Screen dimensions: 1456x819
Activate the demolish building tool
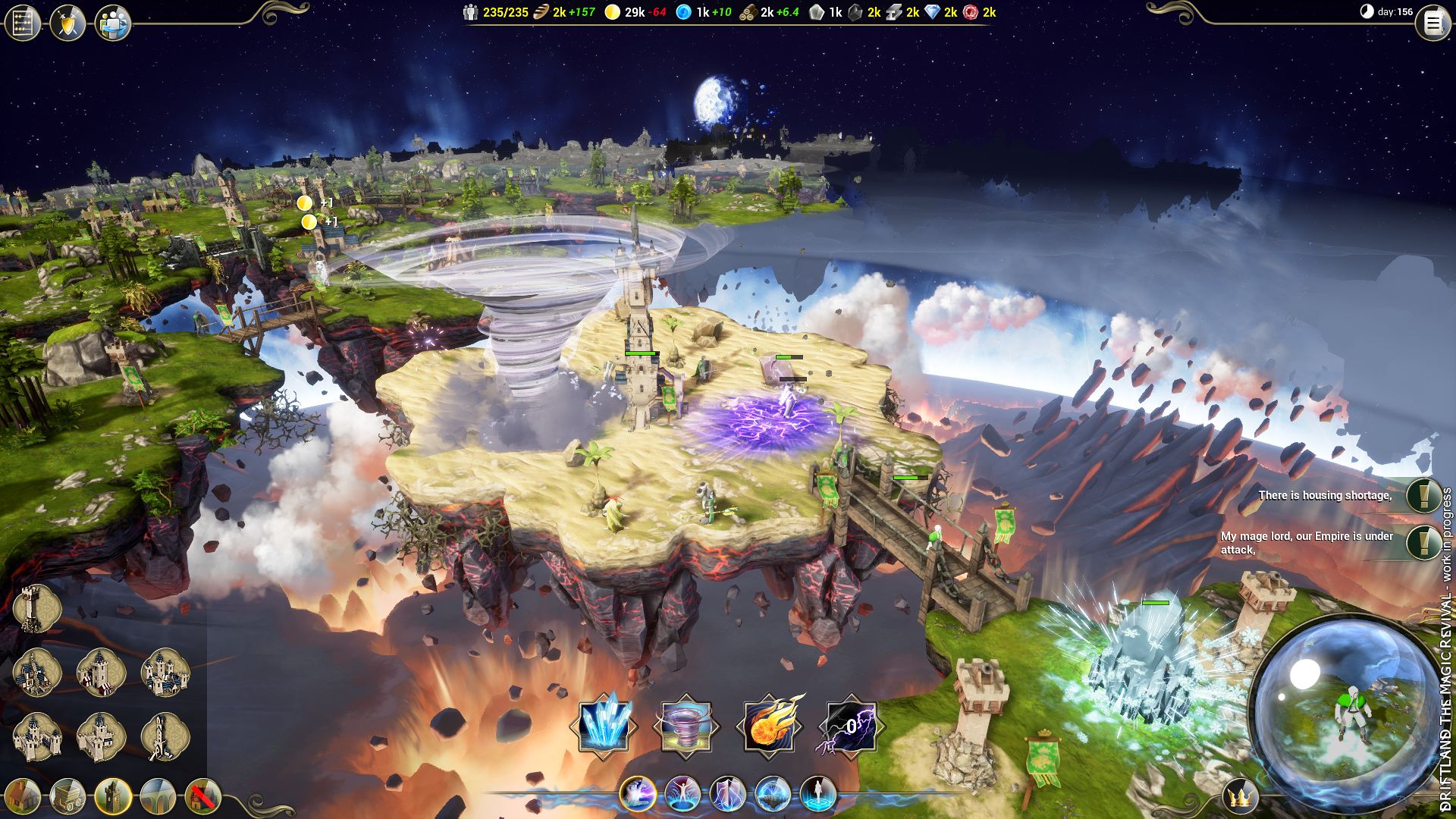point(202,796)
